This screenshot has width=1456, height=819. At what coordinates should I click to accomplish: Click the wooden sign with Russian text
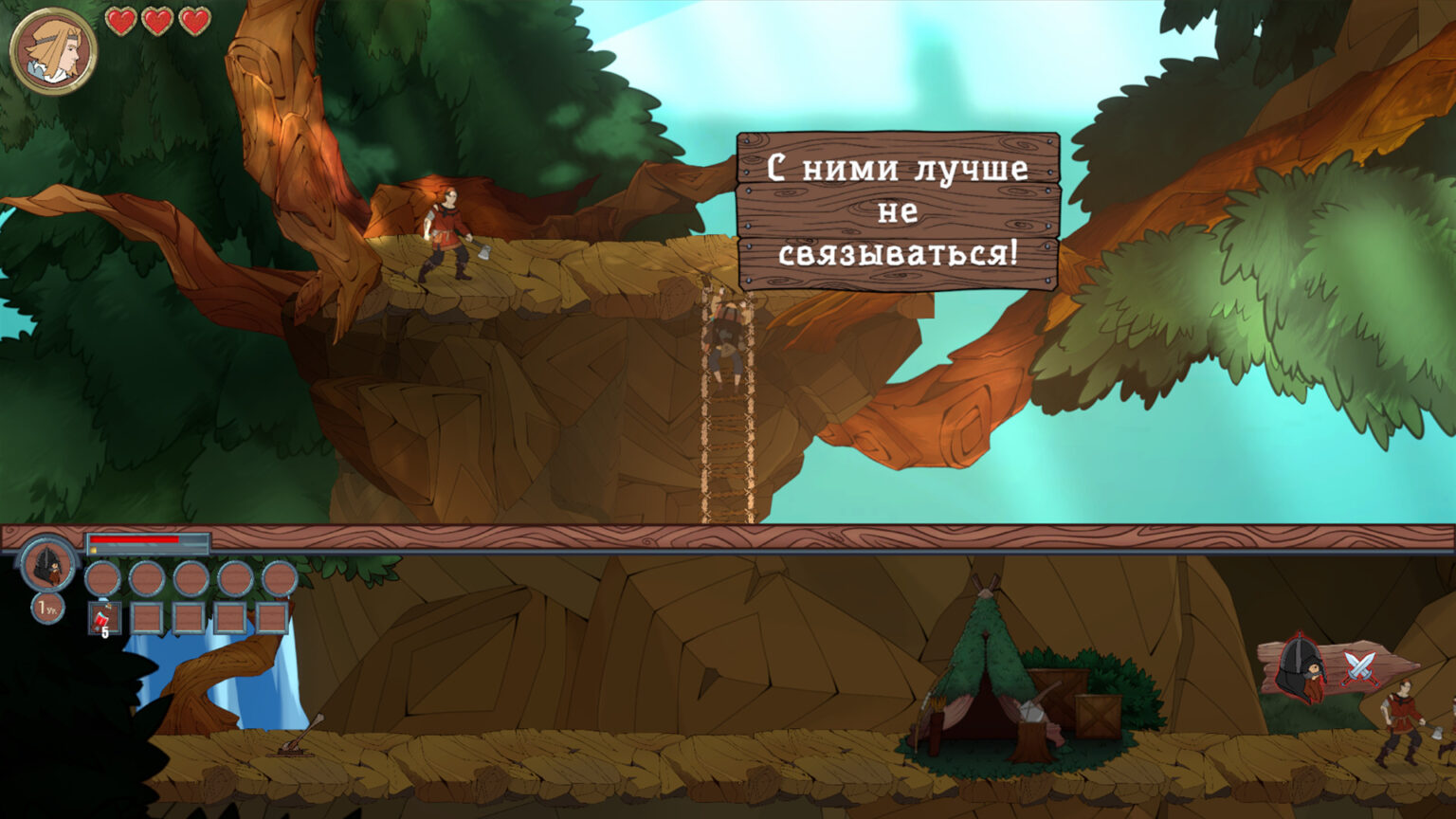[x=898, y=210]
